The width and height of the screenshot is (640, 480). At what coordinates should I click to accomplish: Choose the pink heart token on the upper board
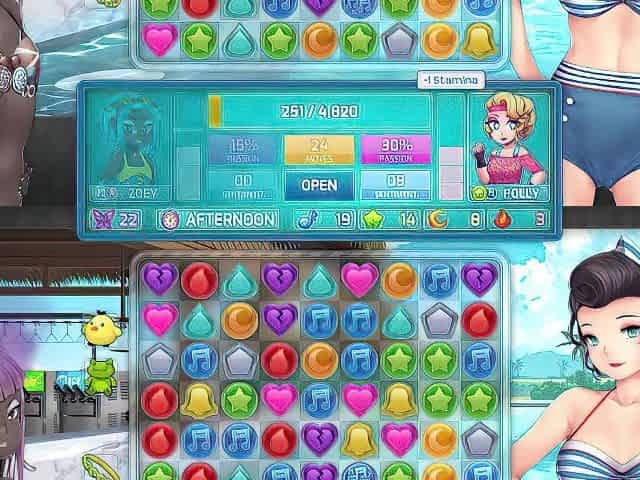pyautogui.click(x=159, y=40)
